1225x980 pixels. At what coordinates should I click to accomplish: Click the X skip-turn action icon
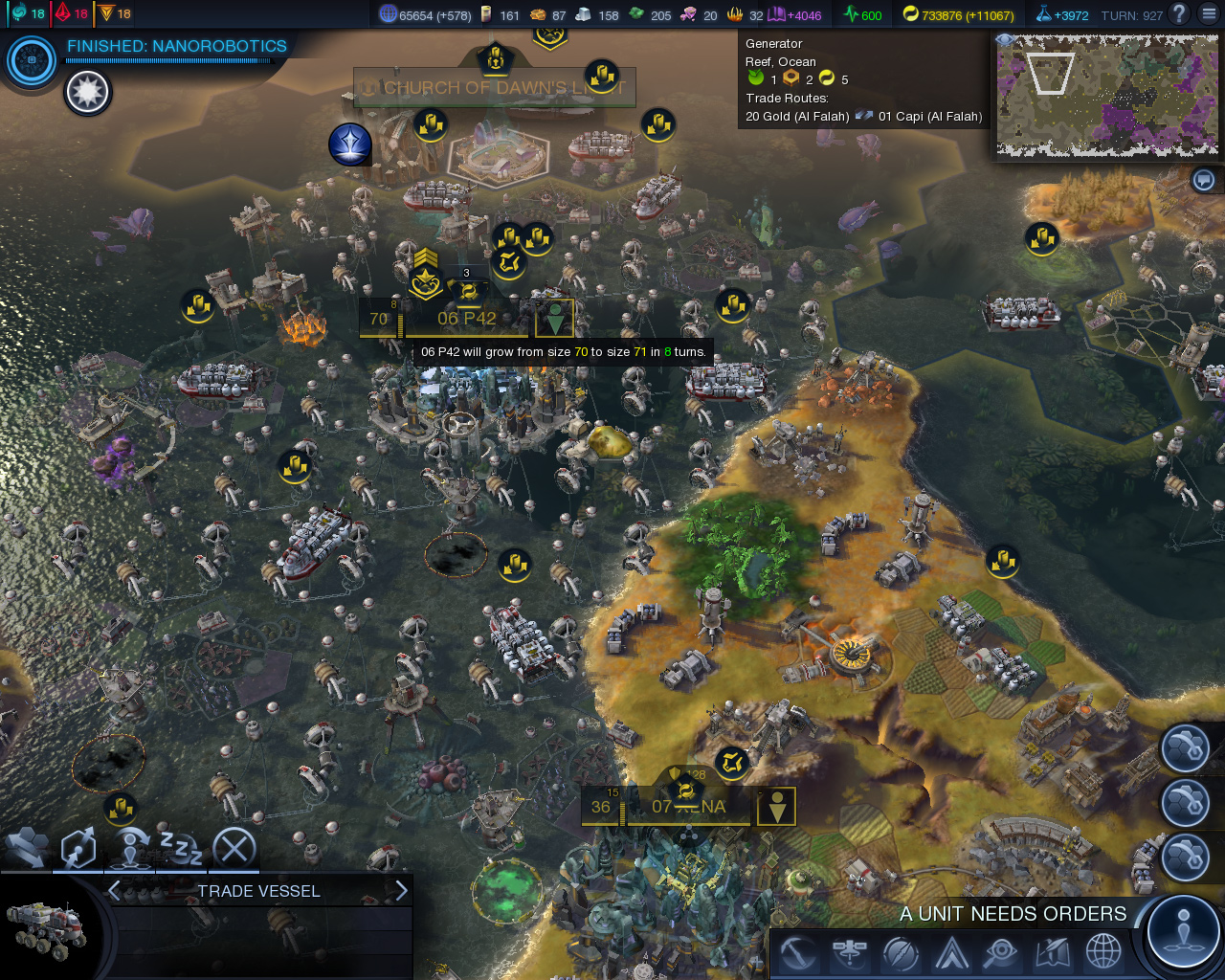coord(234,846)
